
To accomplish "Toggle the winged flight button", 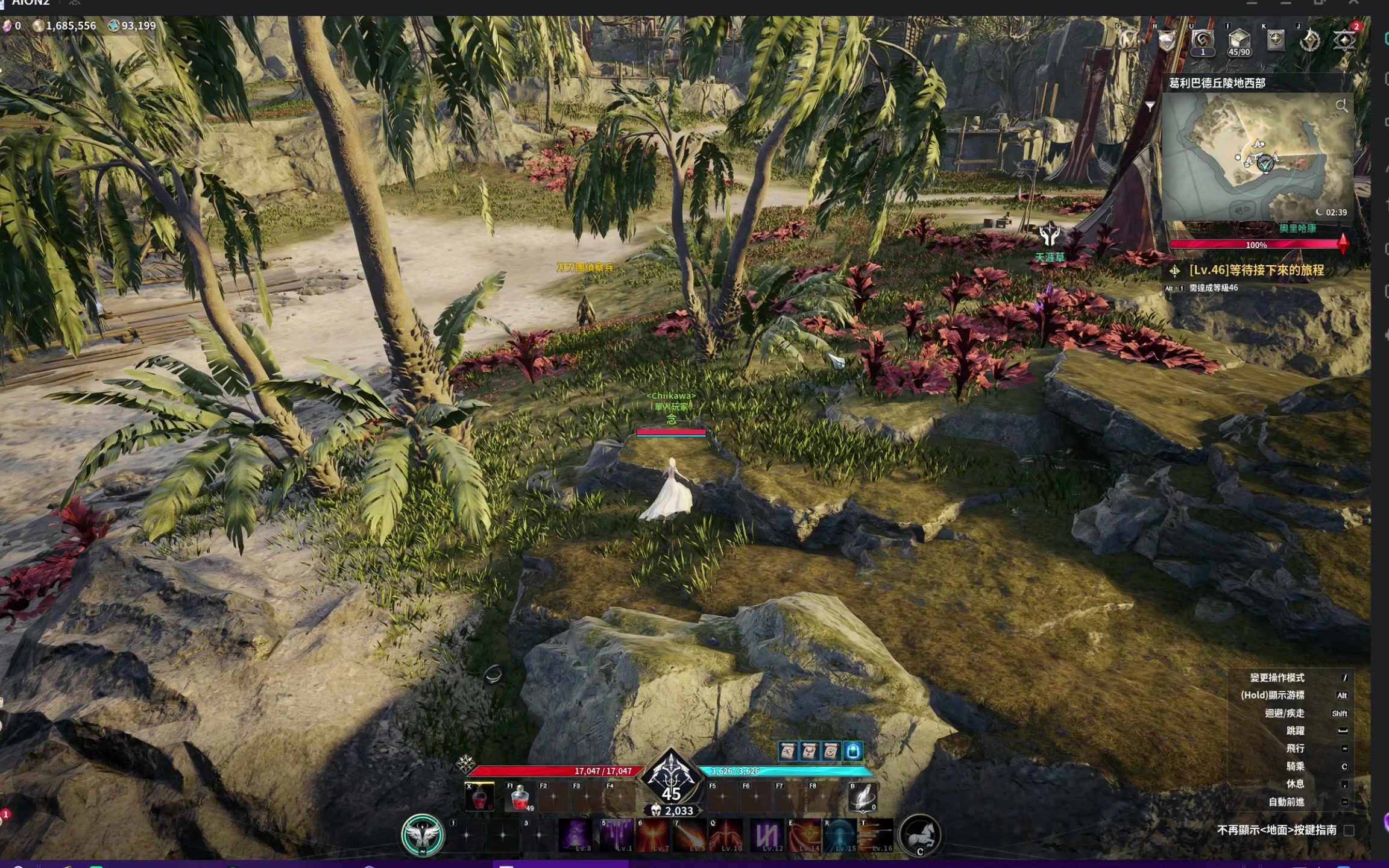I will click(423, 835).
